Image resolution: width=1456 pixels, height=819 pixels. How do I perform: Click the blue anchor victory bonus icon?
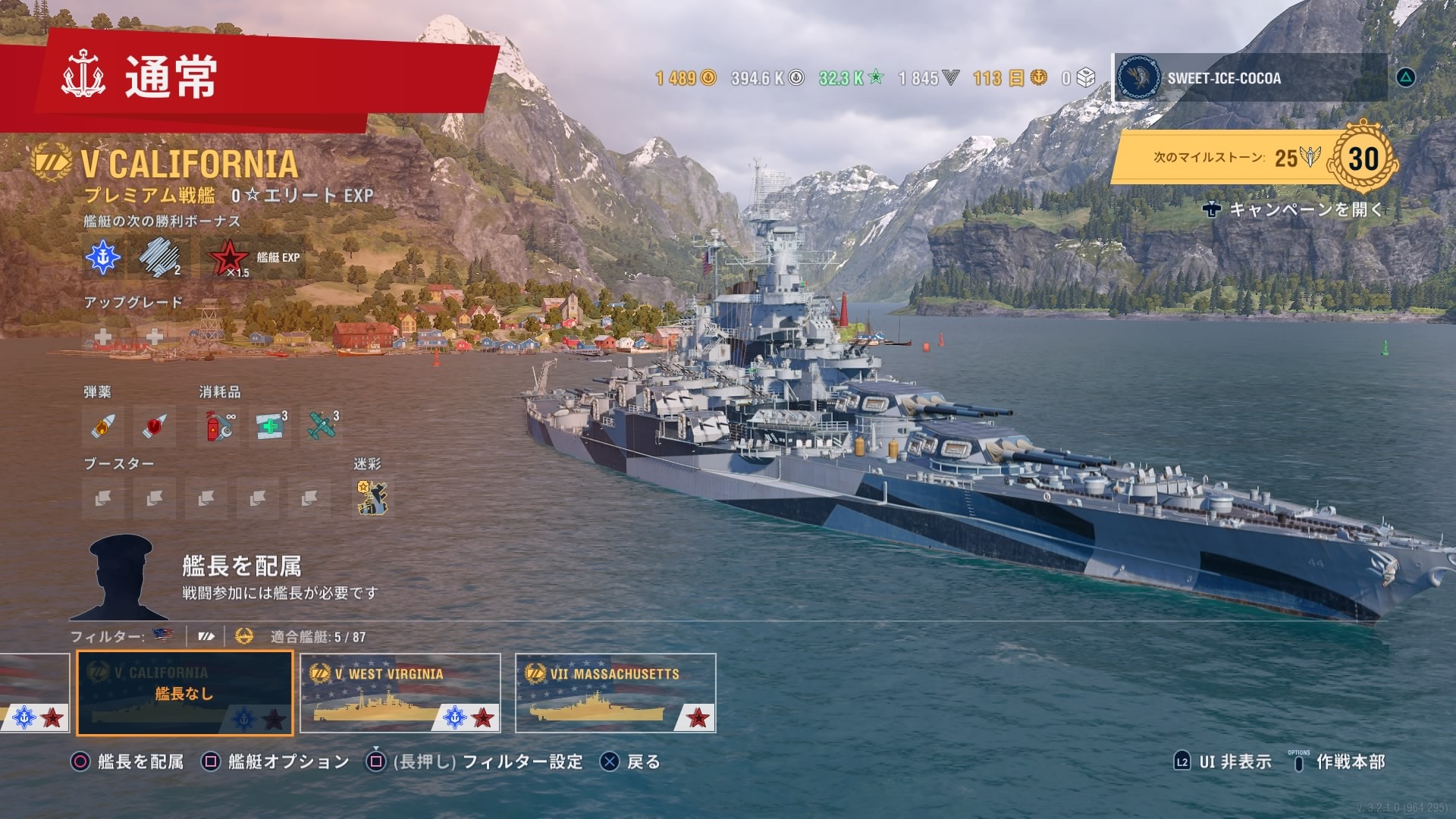click(x=103, y=258)
